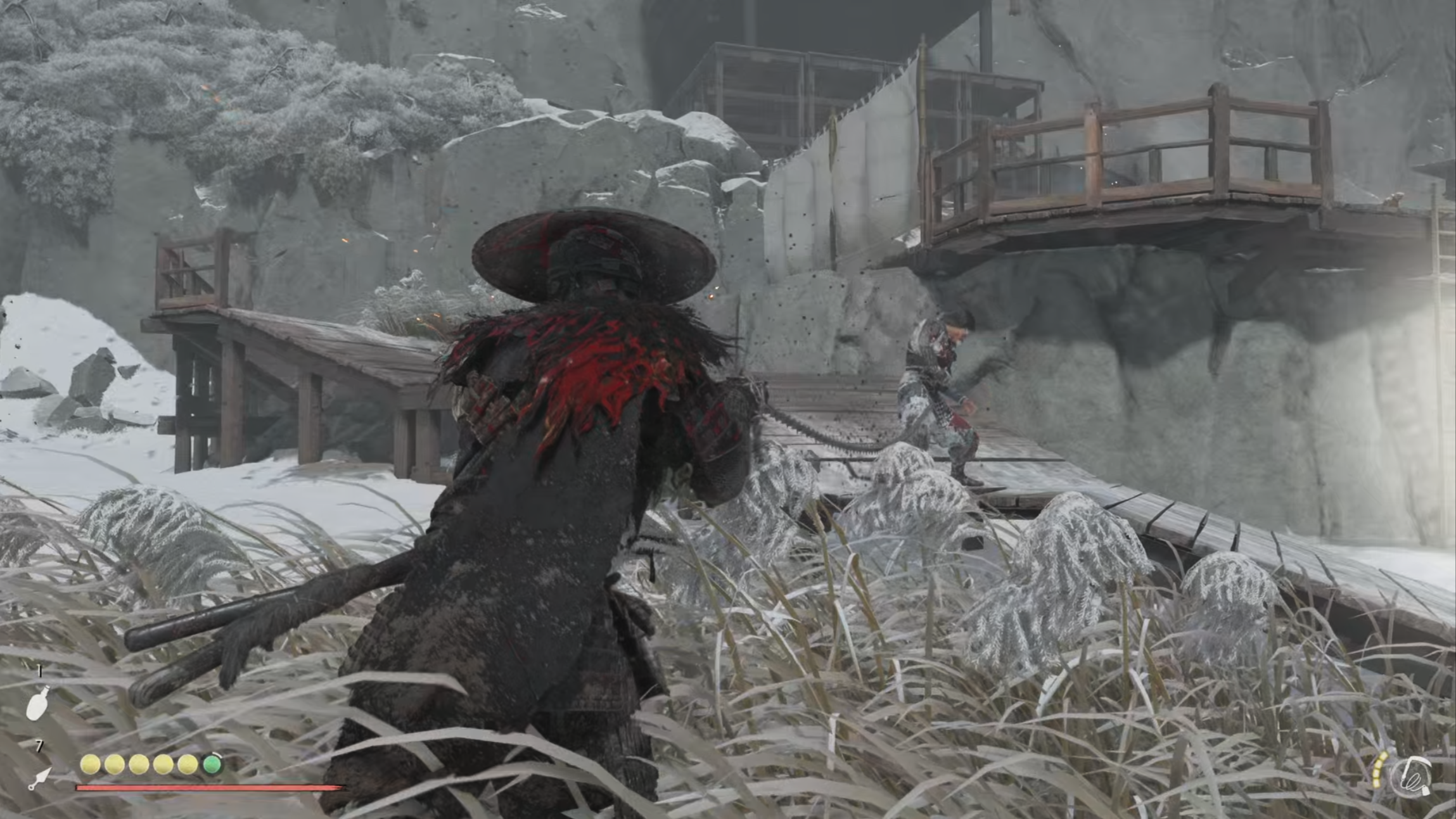
Task: Choose the kunai throwing weapon icon
Action: tap(40, 778)
